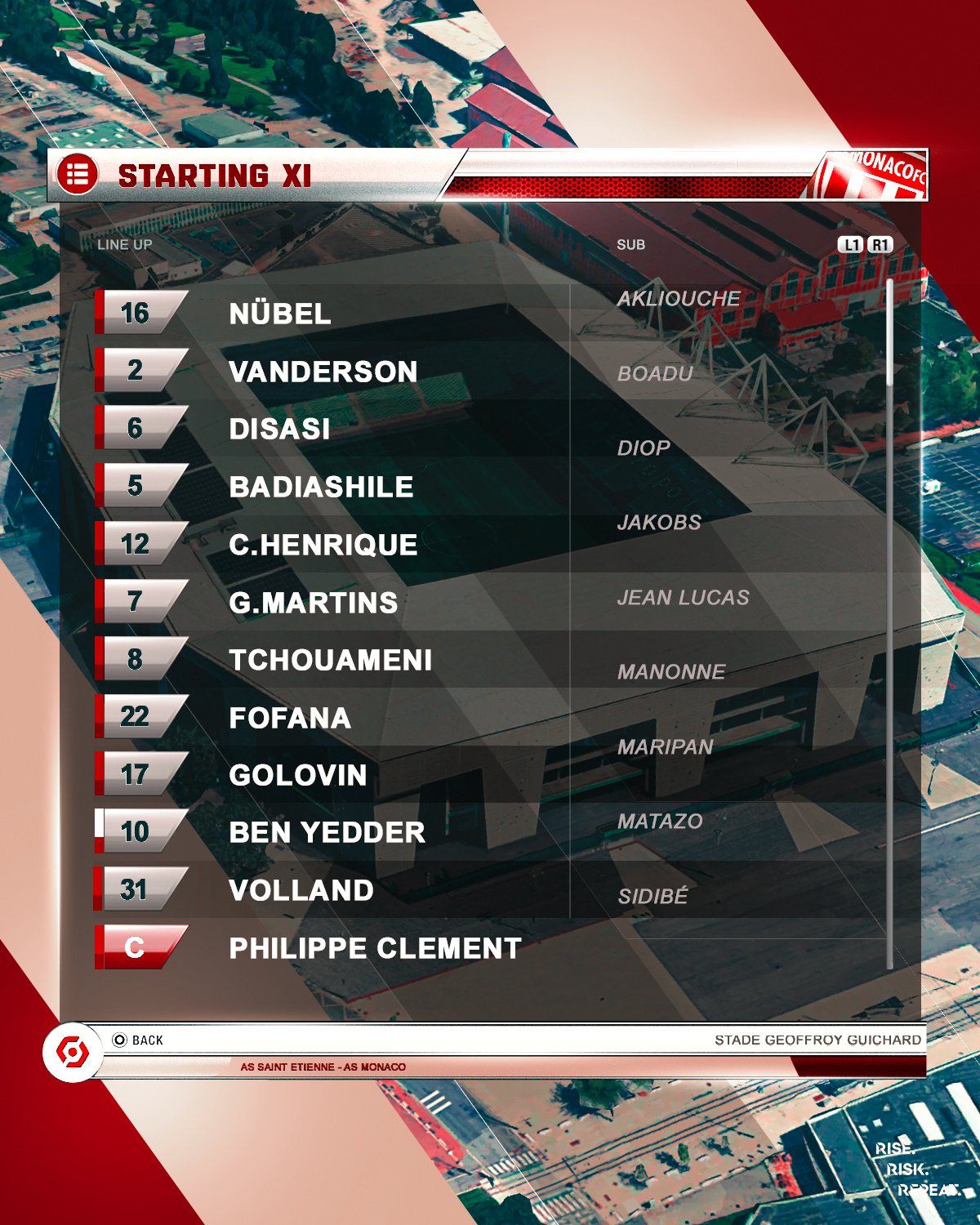The height and width of the screenshot is (1225, 980).
Task: Choose Jean Lucas from the subs
Action: pos(683,598)
